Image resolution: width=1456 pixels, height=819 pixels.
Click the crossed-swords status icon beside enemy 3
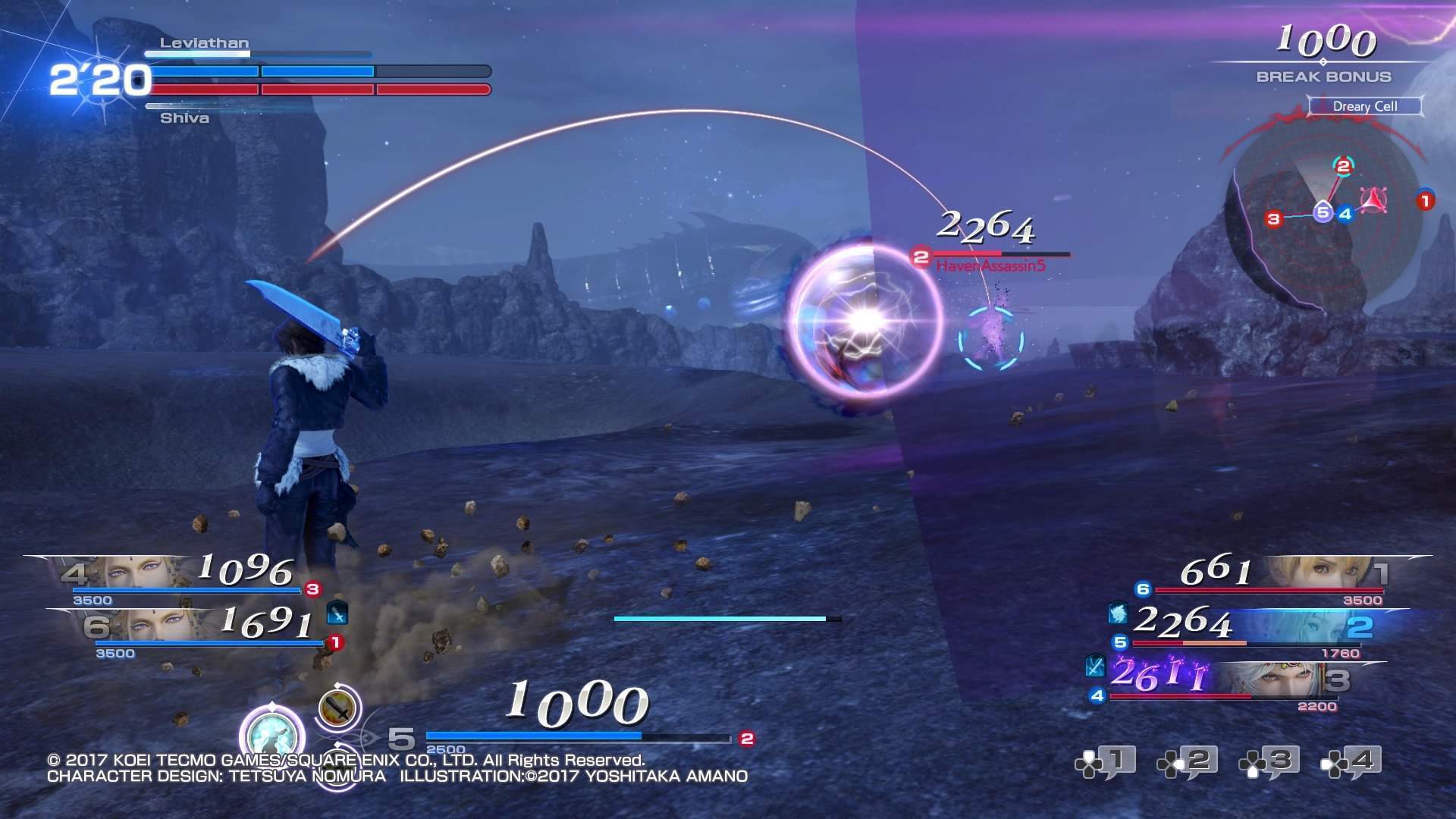1094,665
